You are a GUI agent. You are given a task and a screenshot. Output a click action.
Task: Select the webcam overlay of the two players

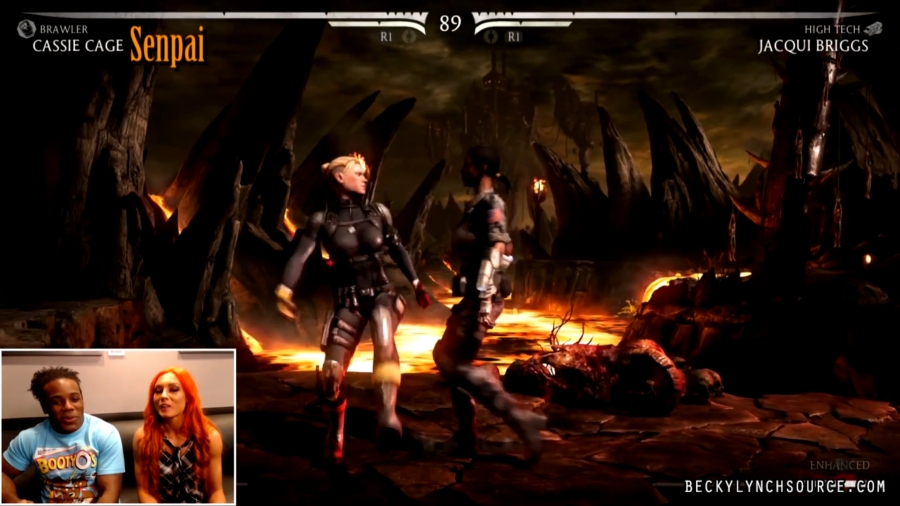pyautogui.click(x=118, y=426)
